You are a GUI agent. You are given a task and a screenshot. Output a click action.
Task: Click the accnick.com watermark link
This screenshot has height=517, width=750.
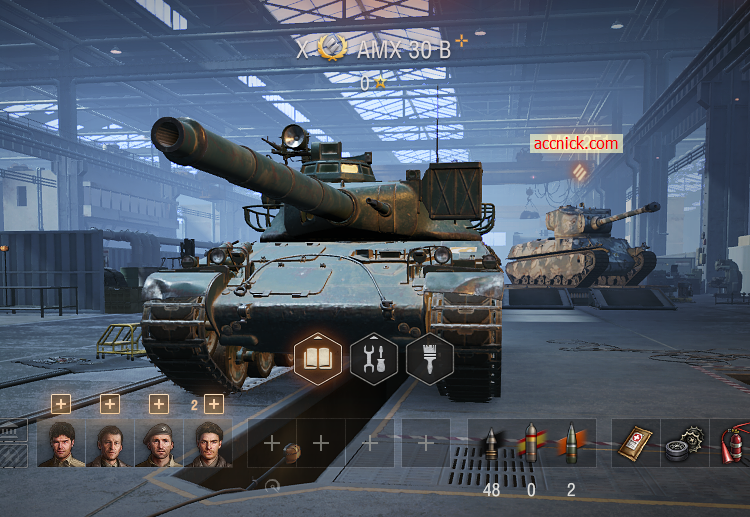(576, 143)
